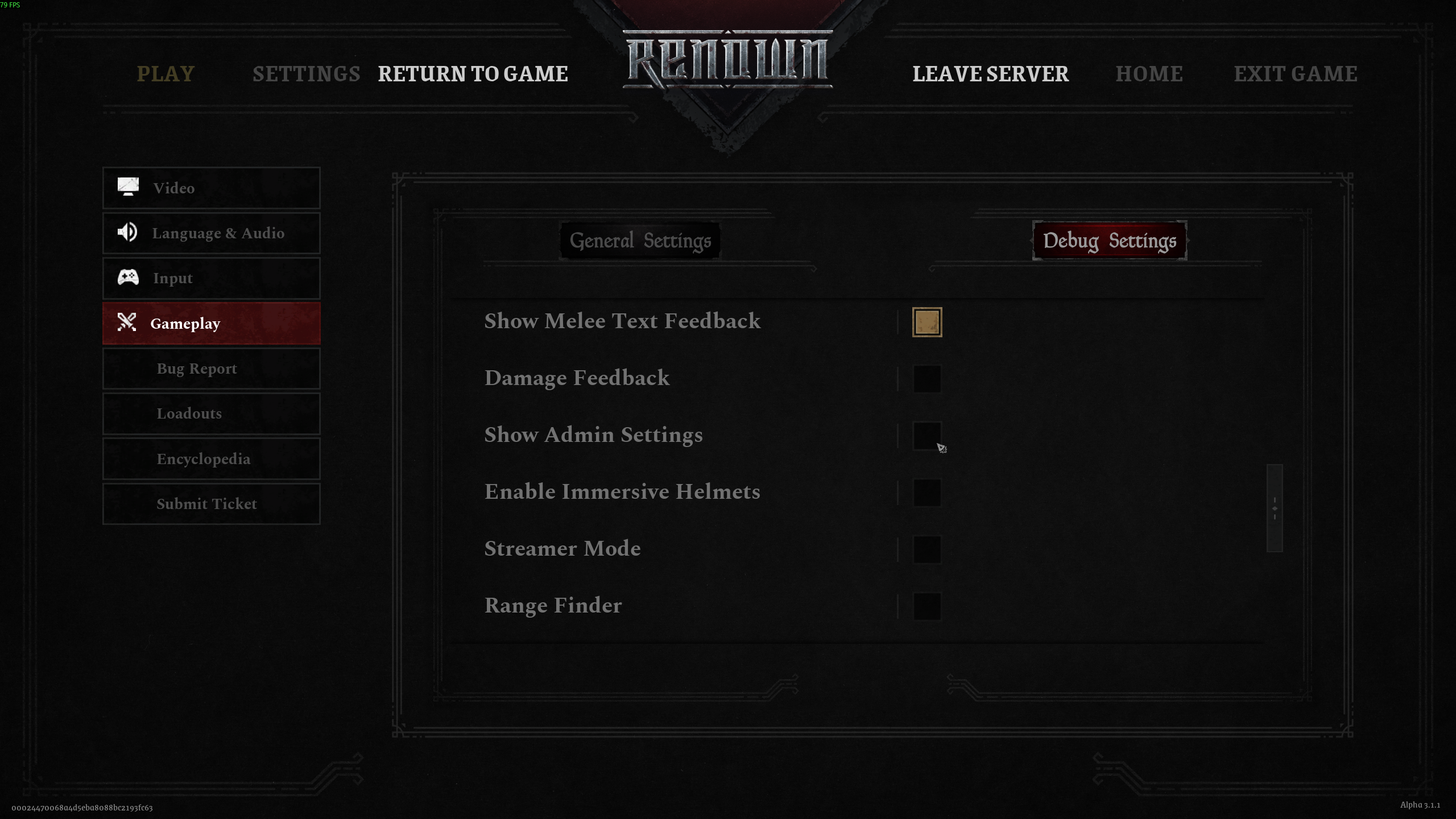Select the Input settings section

tap(211, 278)
